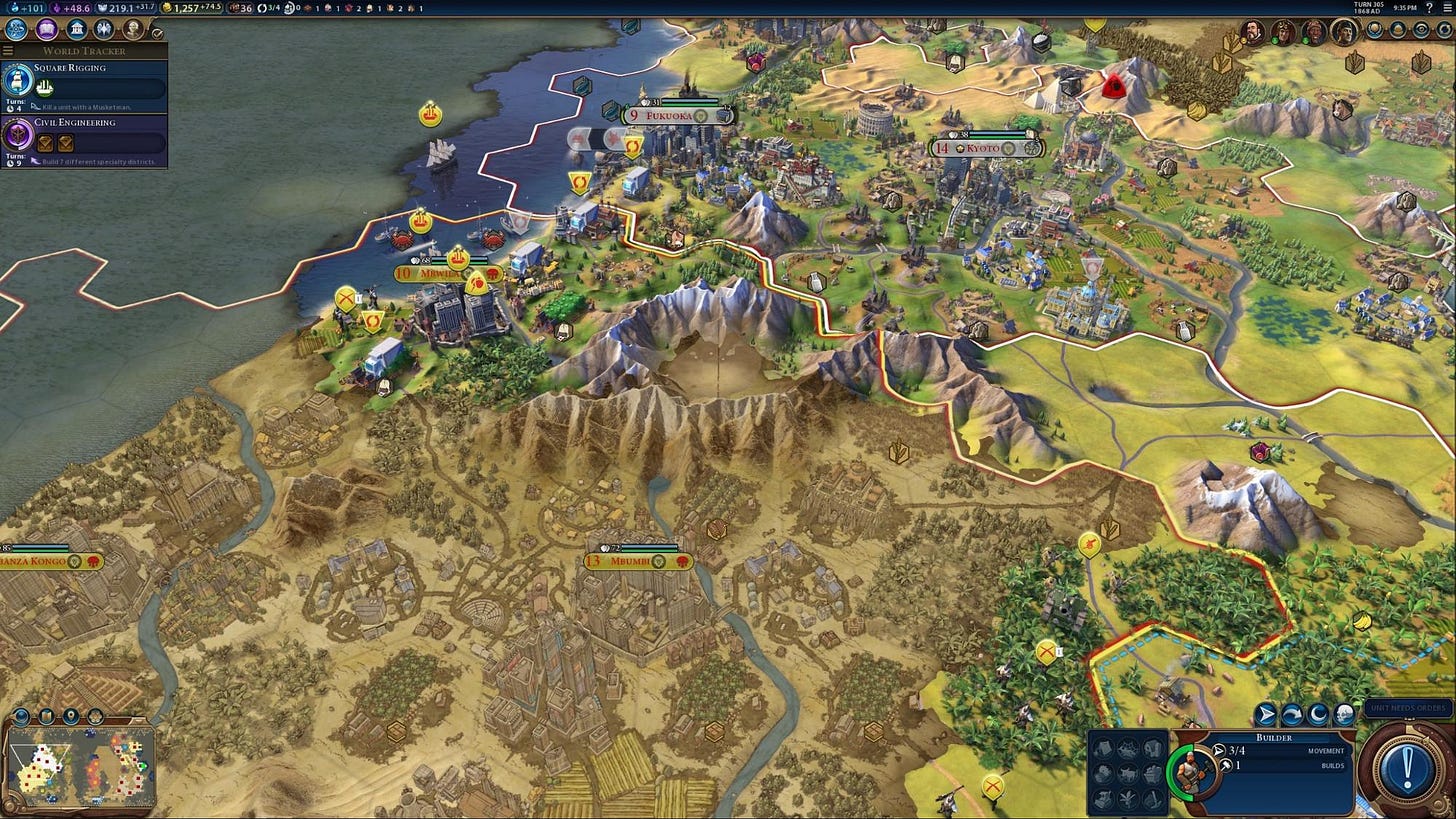Open the game menu in top-right corner
Viewport: 1456px width, 819px height.
click(x=1447, y=8)
